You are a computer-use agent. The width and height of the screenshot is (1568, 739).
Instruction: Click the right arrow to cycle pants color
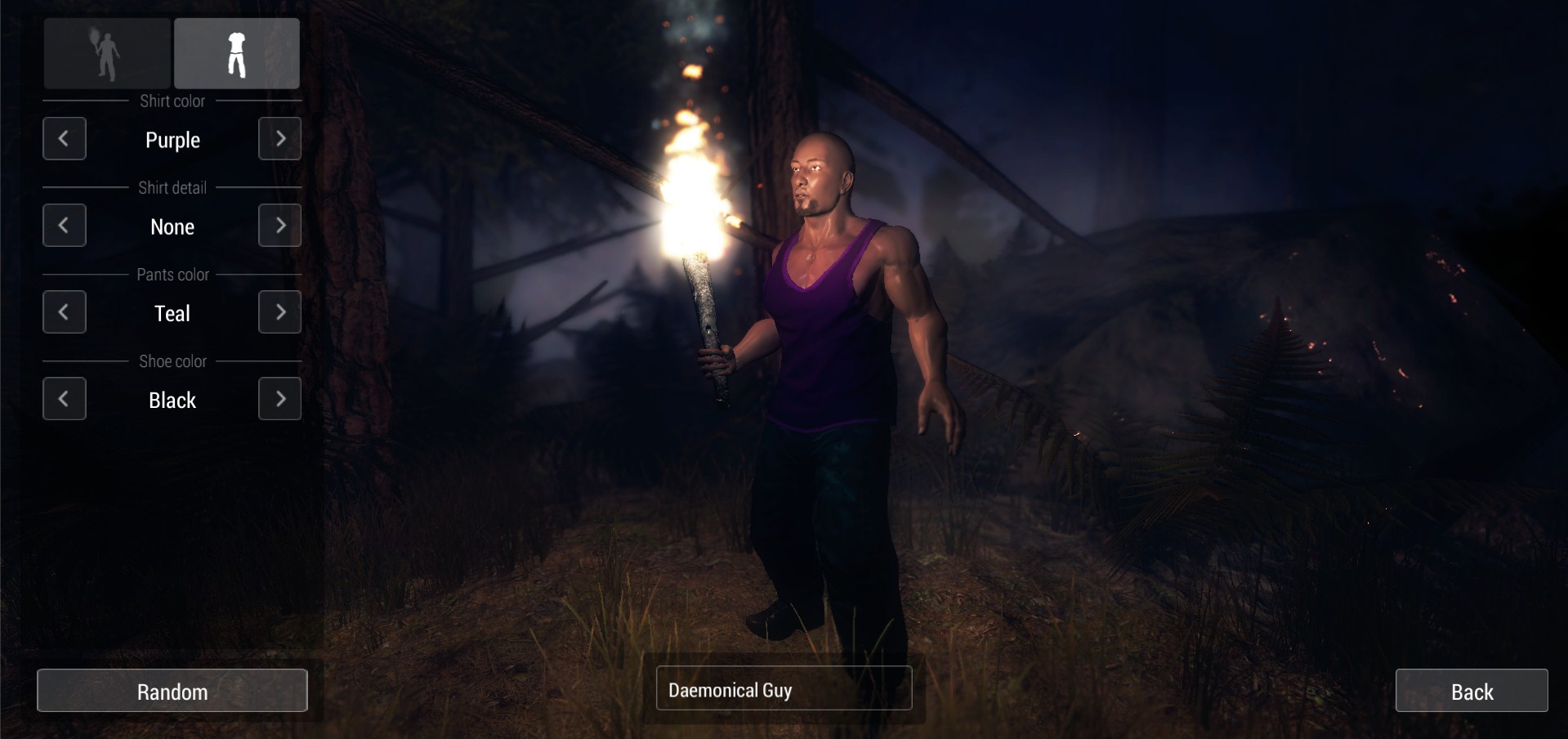point(279,312)
